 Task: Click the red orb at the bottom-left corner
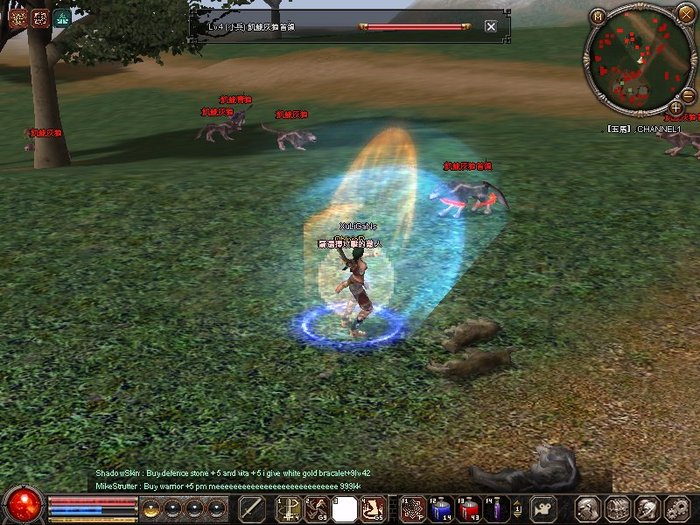point(22,503)
